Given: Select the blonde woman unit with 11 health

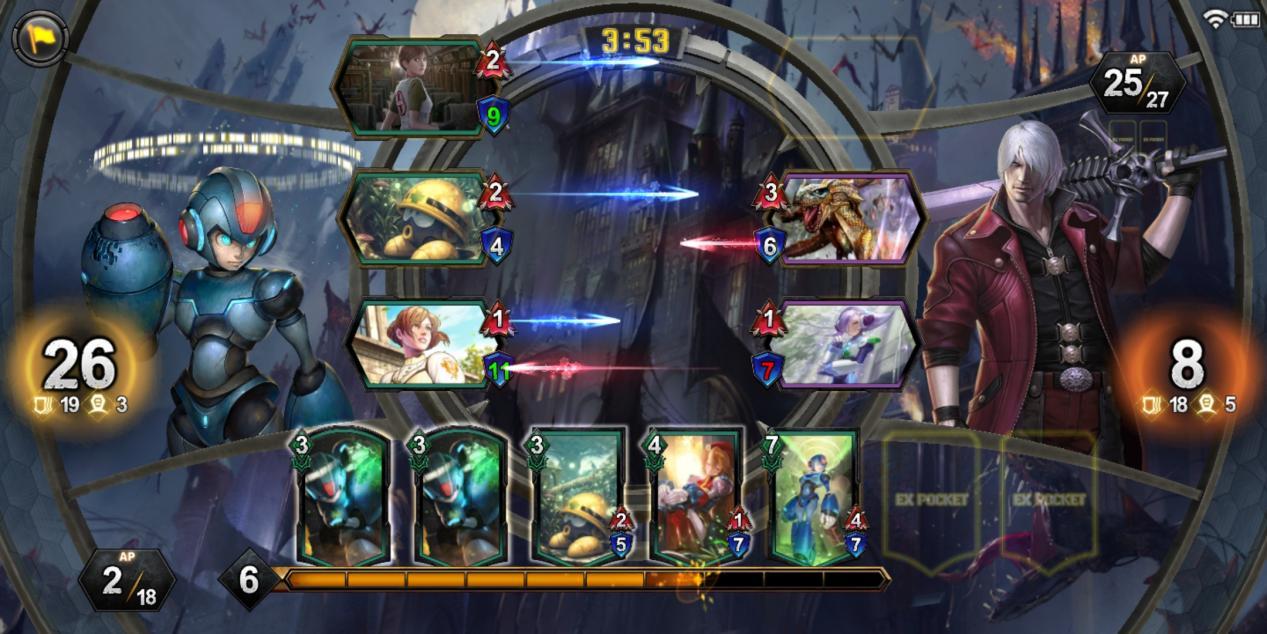Looking at the screenshot, I should click(x=418, y=343).
